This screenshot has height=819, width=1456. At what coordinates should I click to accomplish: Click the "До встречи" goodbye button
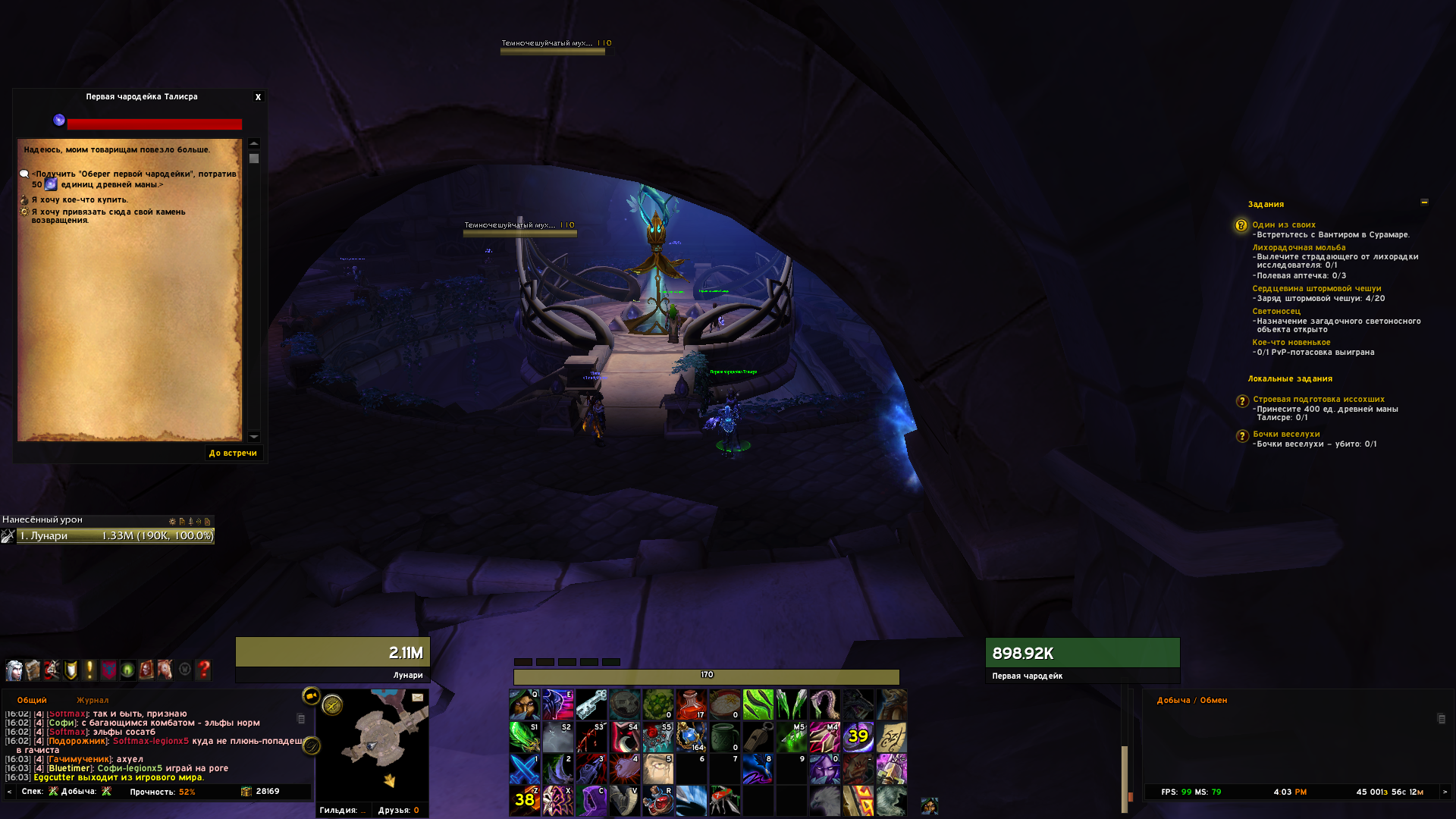pos(233,453)
